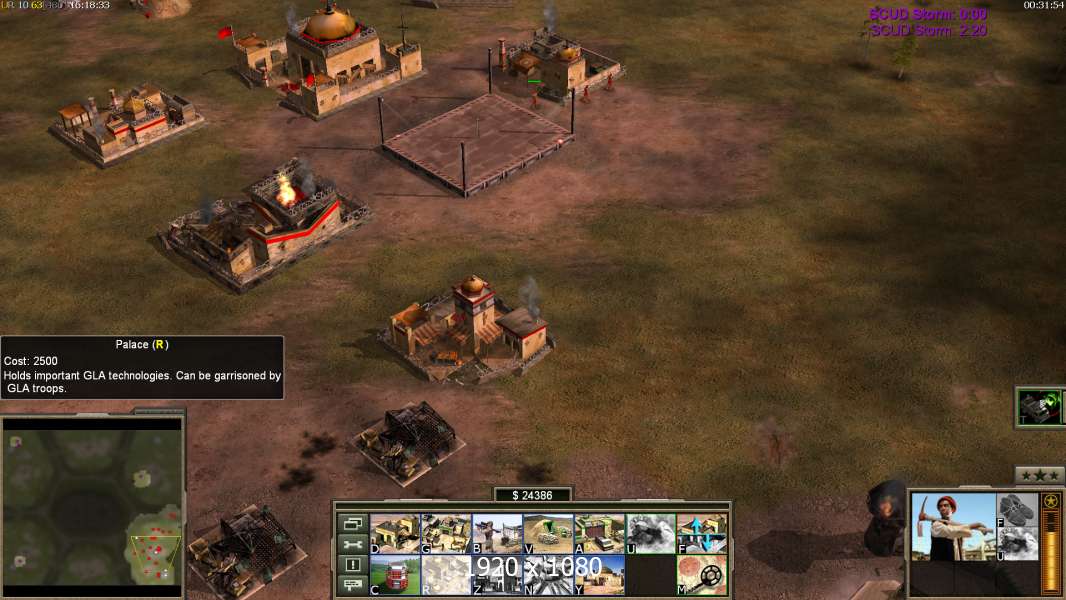1066x600 pixels.
Task: Open the chat bubble button on command bar
Action: pyautogui.click(x=352, y=586)
